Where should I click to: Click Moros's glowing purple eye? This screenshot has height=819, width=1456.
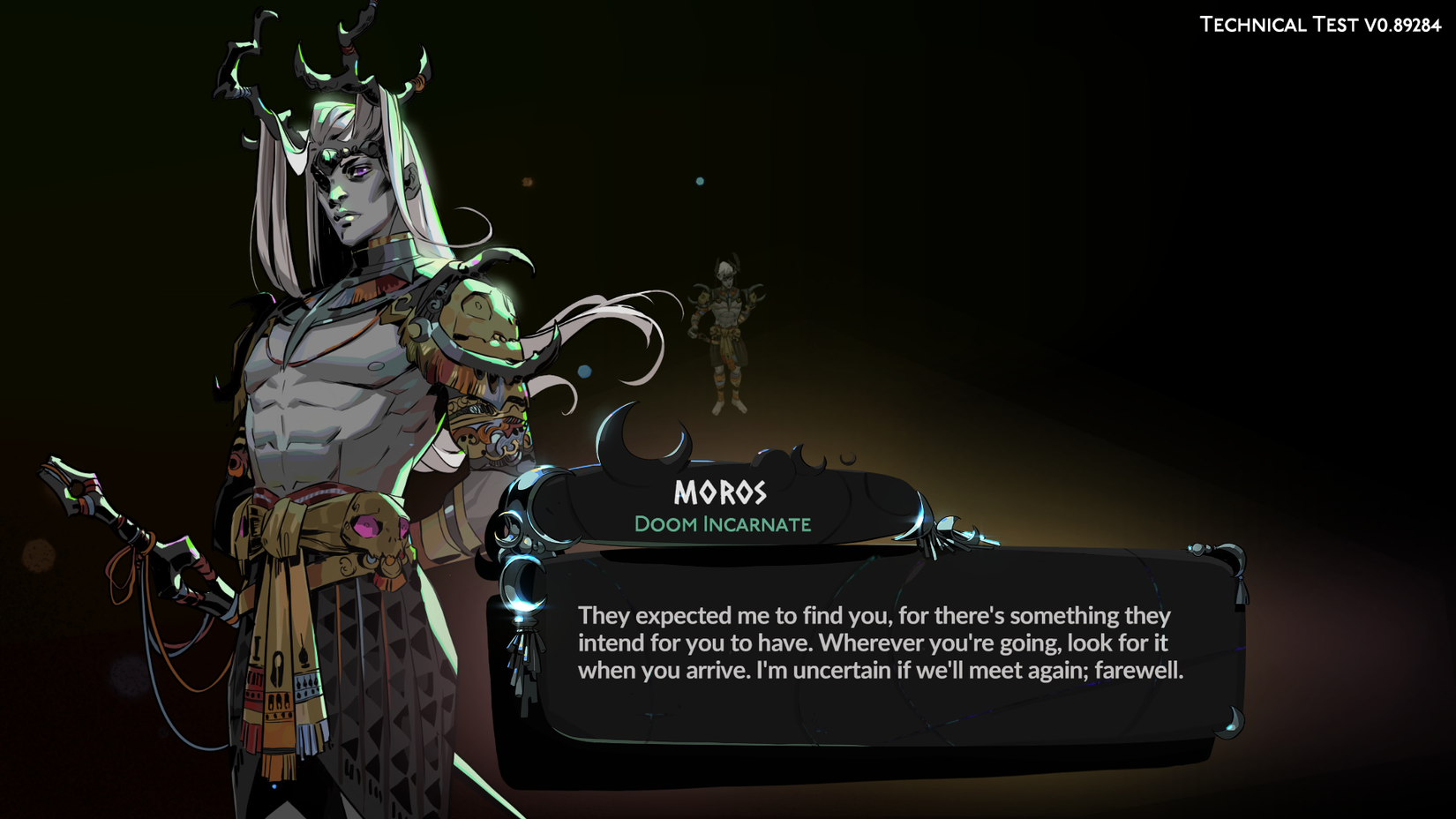[360, 170]
